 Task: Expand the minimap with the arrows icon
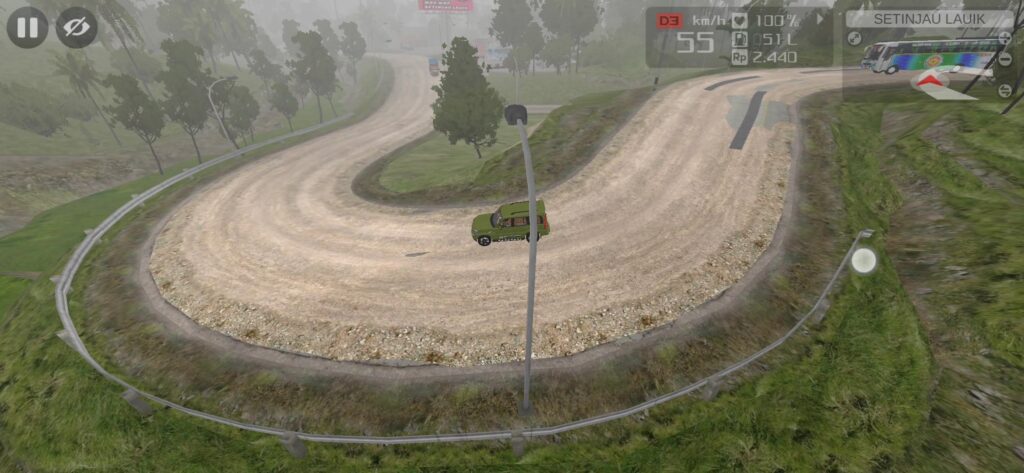pyautogui.click(x=854, y=39)
